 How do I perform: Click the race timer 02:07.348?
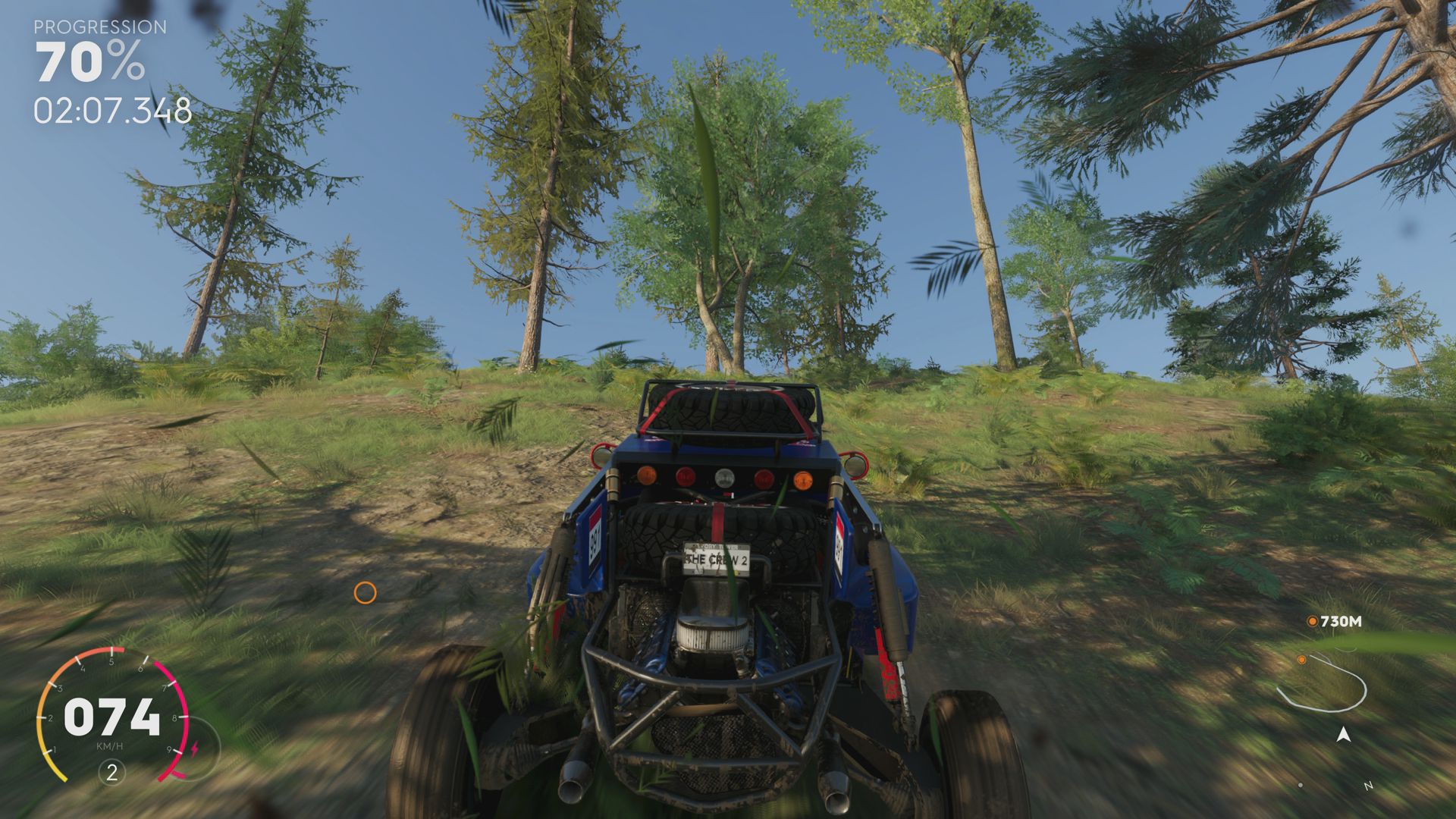point(111,111)
